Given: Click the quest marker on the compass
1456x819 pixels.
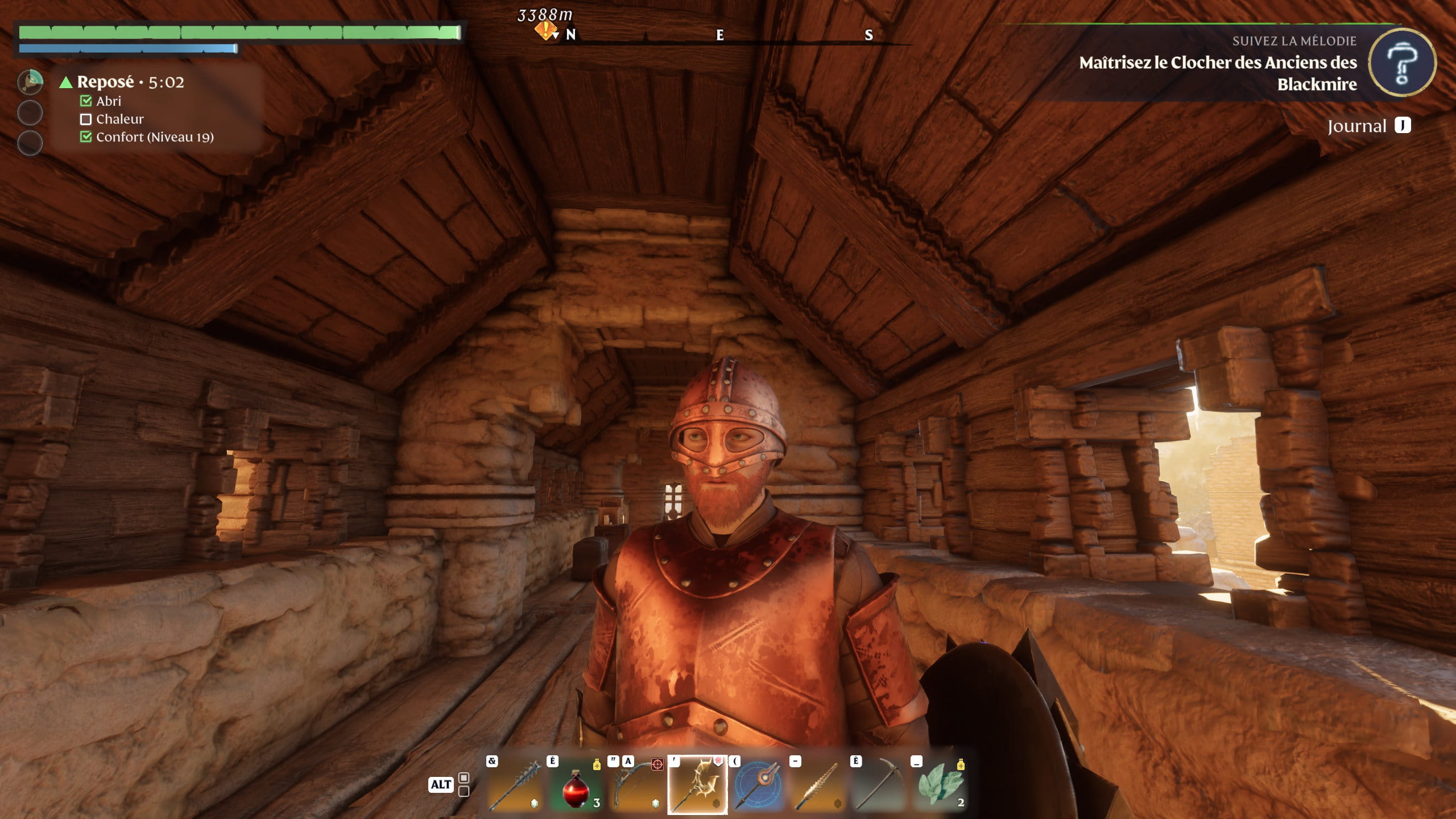Looking at the screenshot, I should click(545, 30).
